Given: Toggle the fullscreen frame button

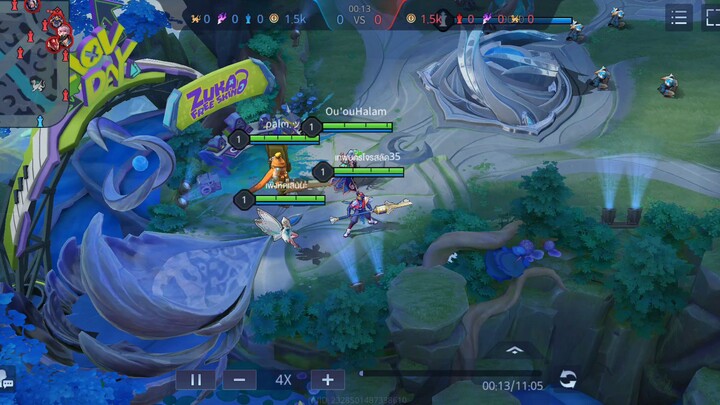Looking at the screenshot, I should tap(708, 17).
